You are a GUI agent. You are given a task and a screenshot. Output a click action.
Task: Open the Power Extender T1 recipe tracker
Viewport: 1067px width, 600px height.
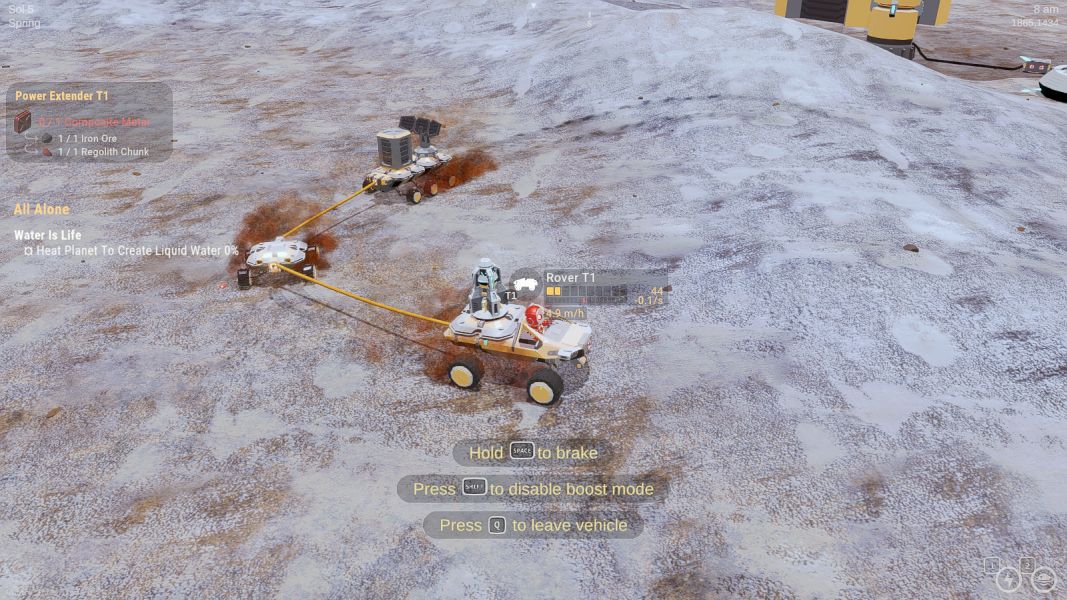click(62, 96)
